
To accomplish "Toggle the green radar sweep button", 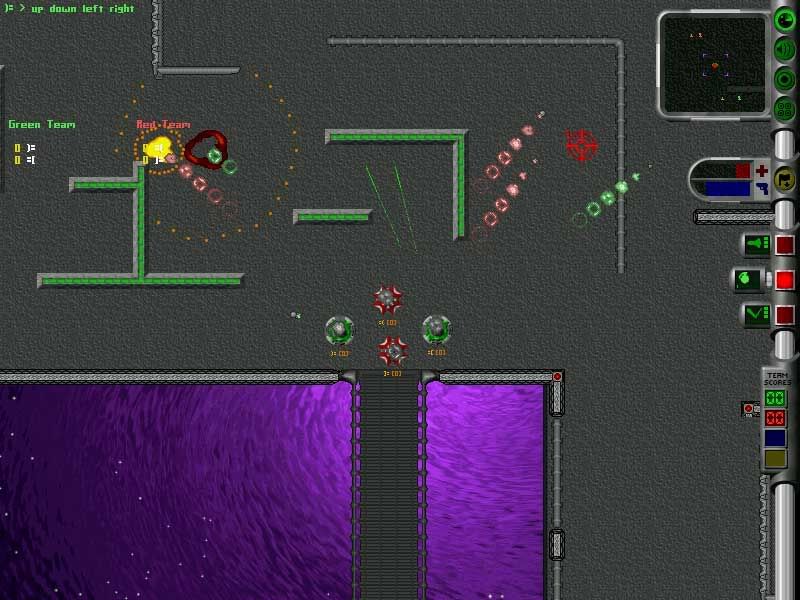I will point(785,21).
